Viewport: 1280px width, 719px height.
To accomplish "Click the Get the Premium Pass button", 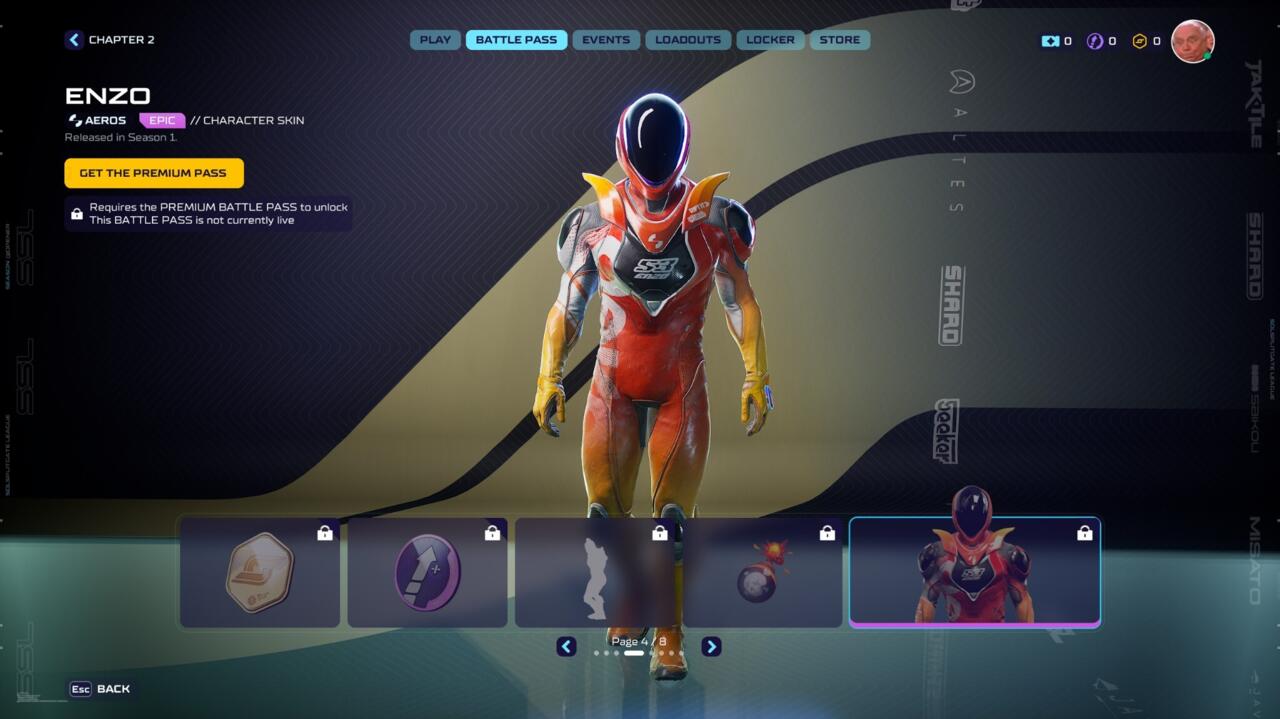I will (154, 173).
